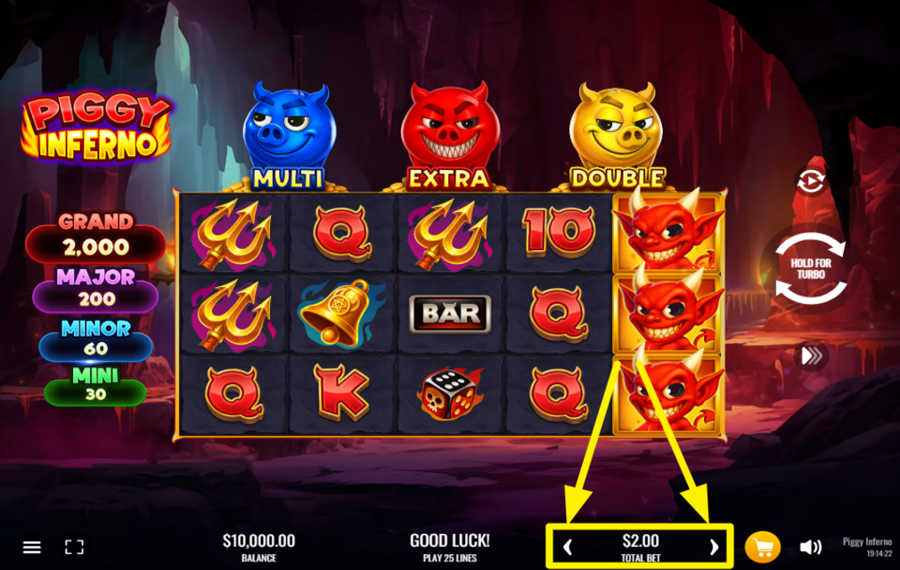Toggle fullscreen mode
The height and width of the screenshot is (570, 900).
point(74,547)
